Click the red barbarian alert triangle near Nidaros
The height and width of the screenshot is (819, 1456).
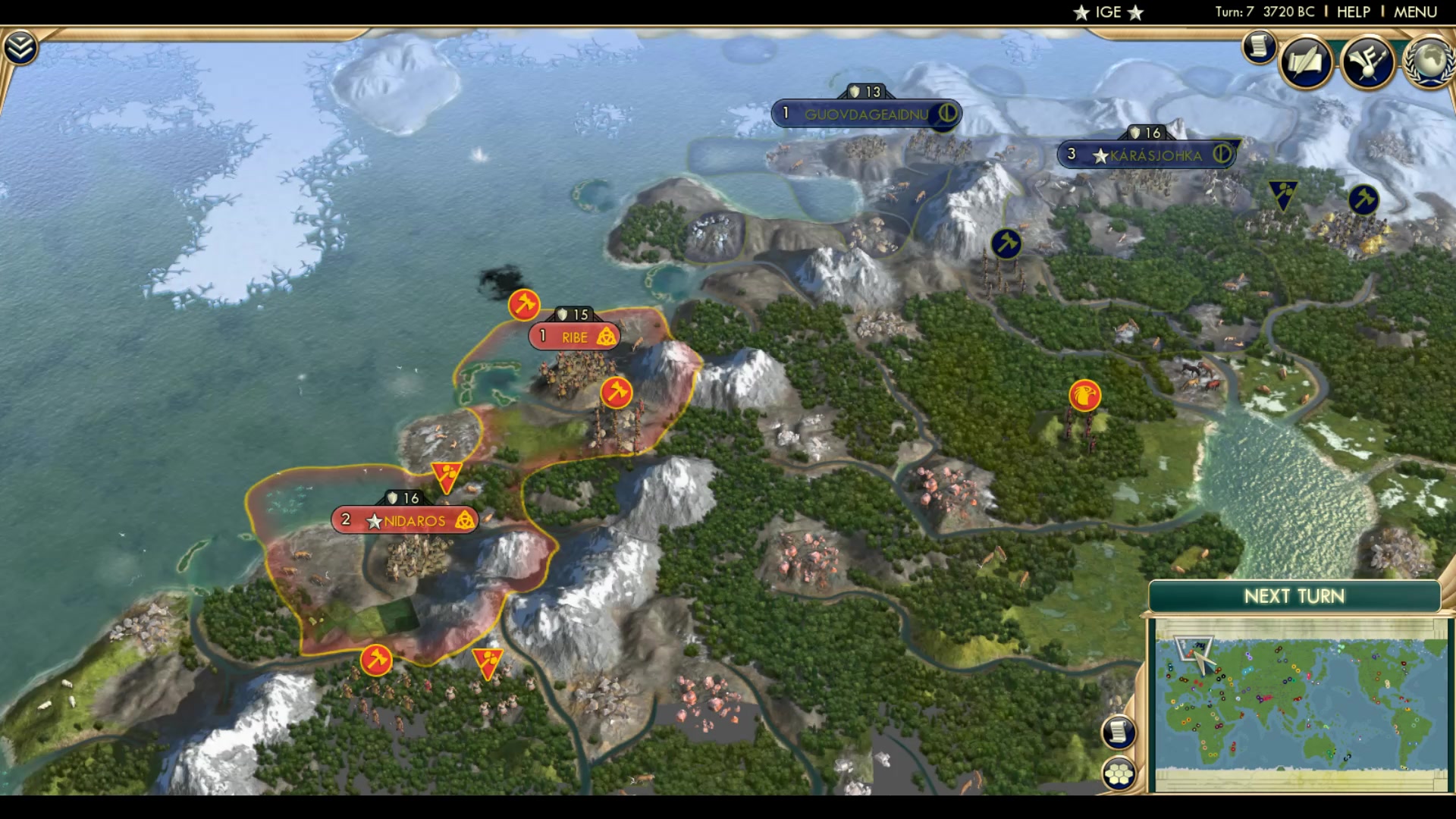pos(448,474)
